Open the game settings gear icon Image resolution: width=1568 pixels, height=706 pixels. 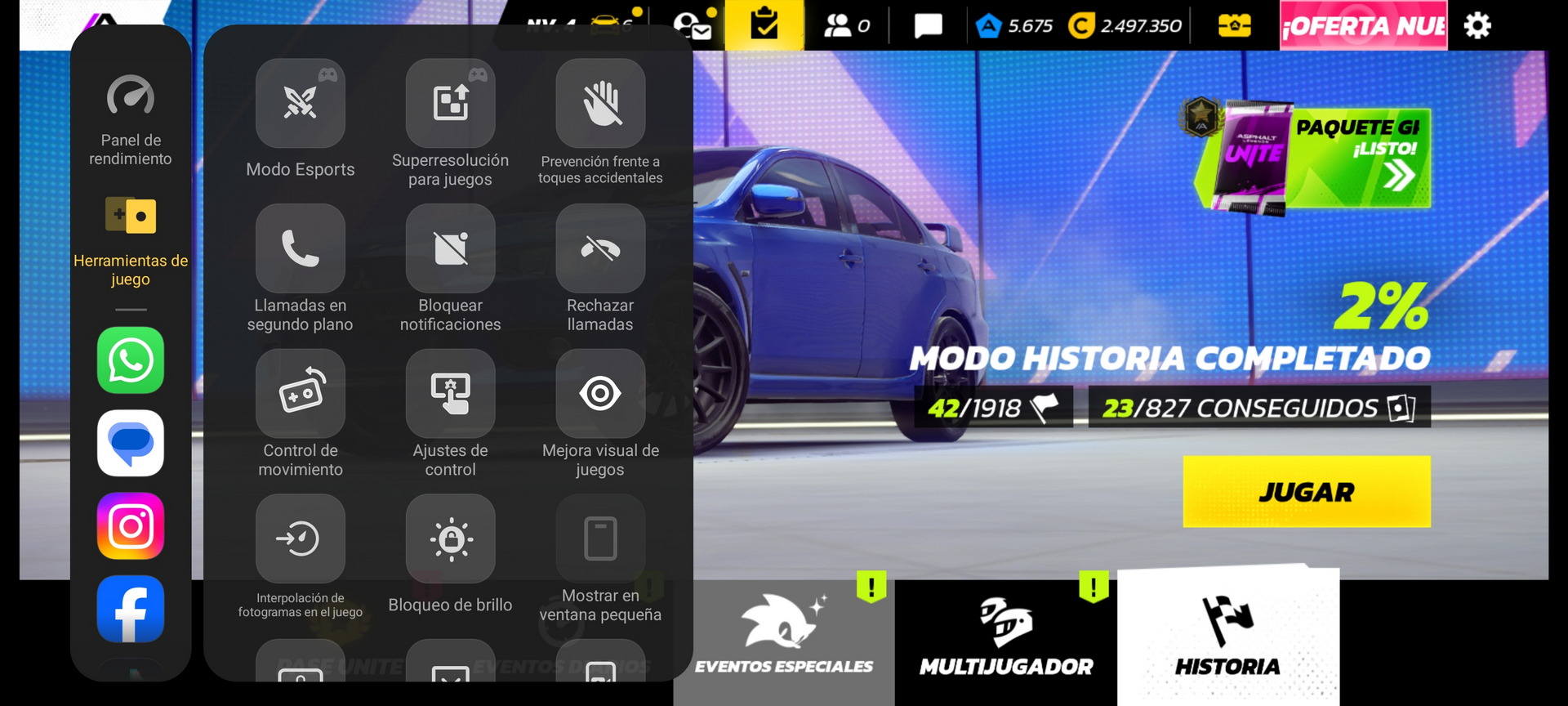click(1477, 26)
